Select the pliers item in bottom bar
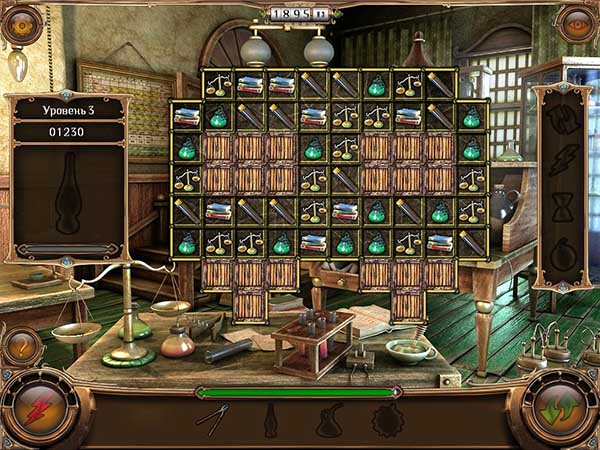This screenshot has height=450, width=600. (x=212, y=419)
